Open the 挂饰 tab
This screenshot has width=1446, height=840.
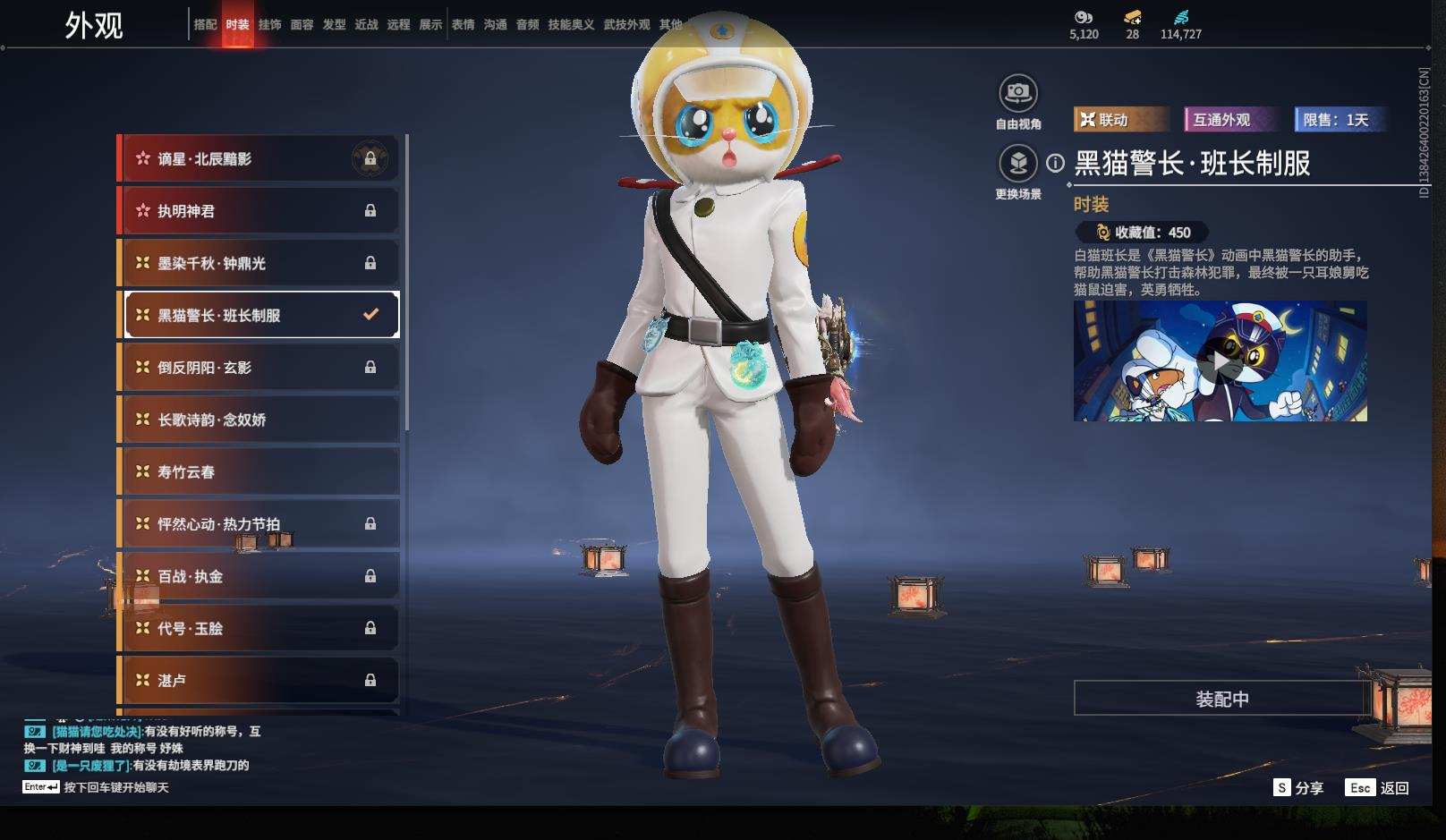pos(269,25)
